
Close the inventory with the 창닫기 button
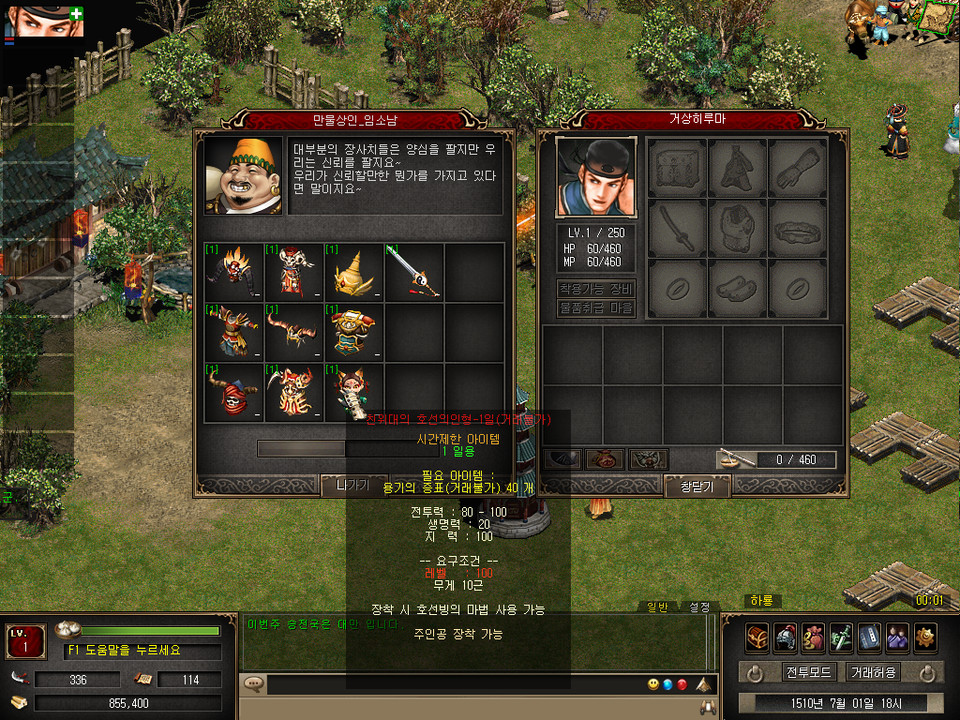tap(697, 486)
